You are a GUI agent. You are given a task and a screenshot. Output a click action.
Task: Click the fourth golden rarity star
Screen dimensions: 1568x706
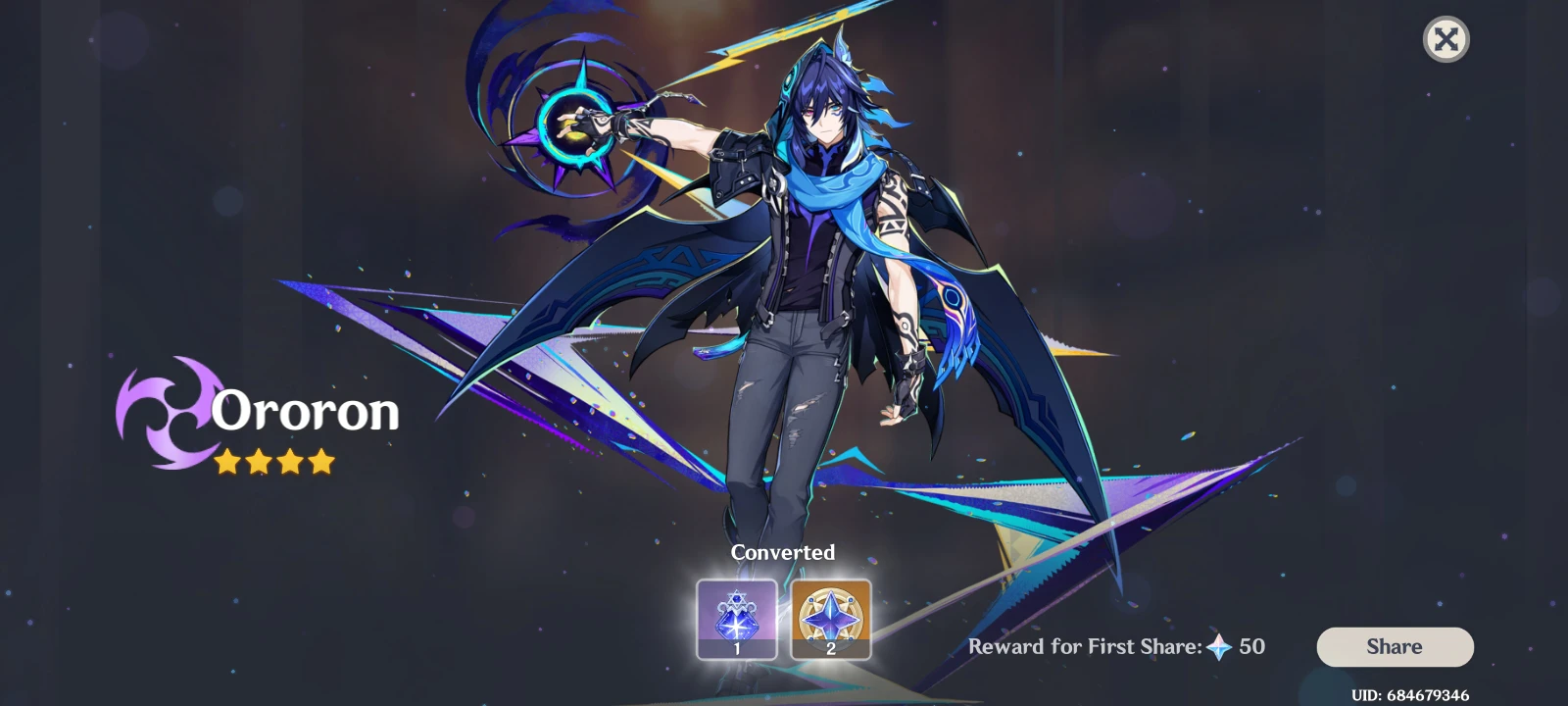[323, 461]
